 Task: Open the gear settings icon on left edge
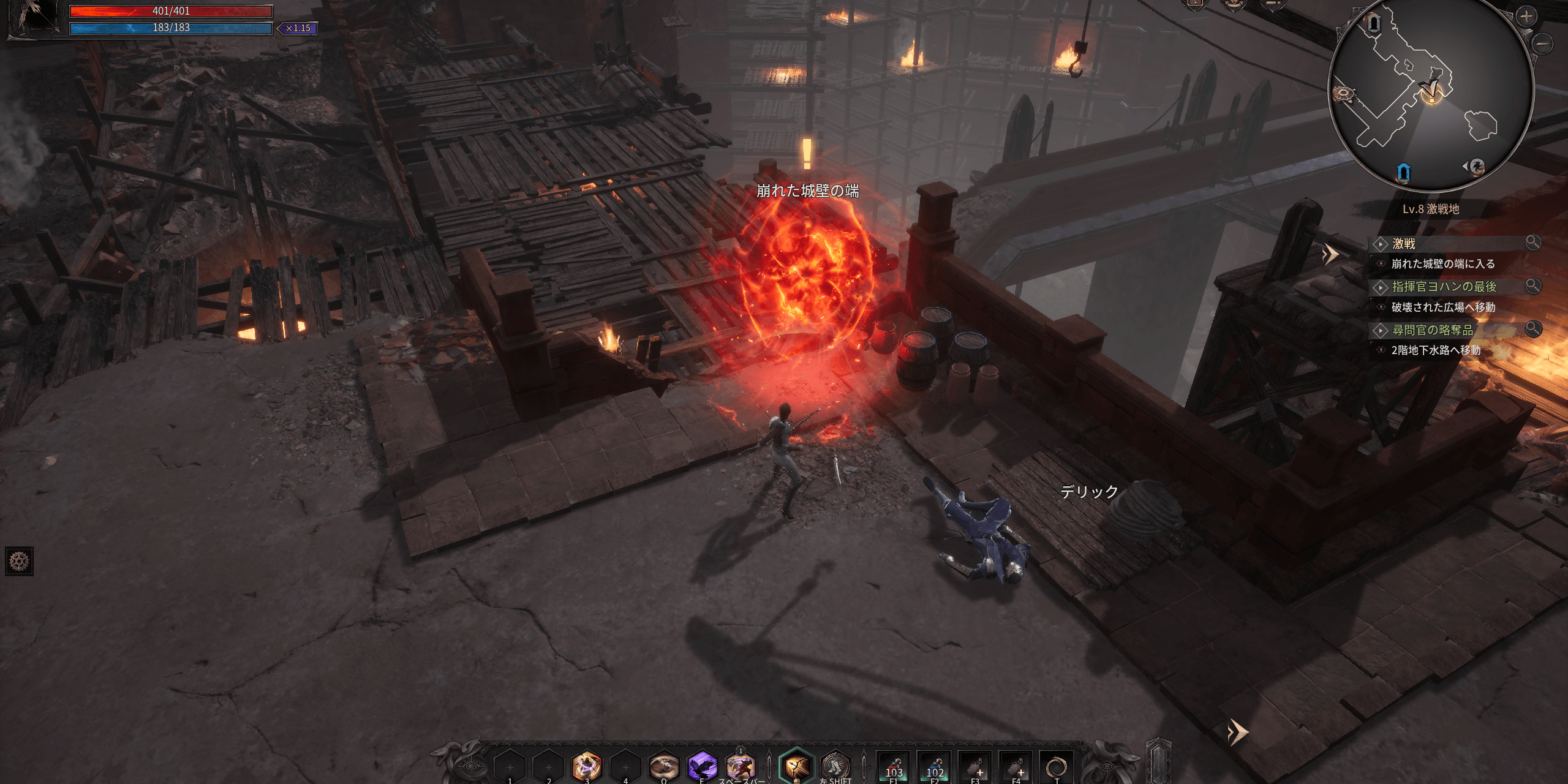click(x=19, y=561)
